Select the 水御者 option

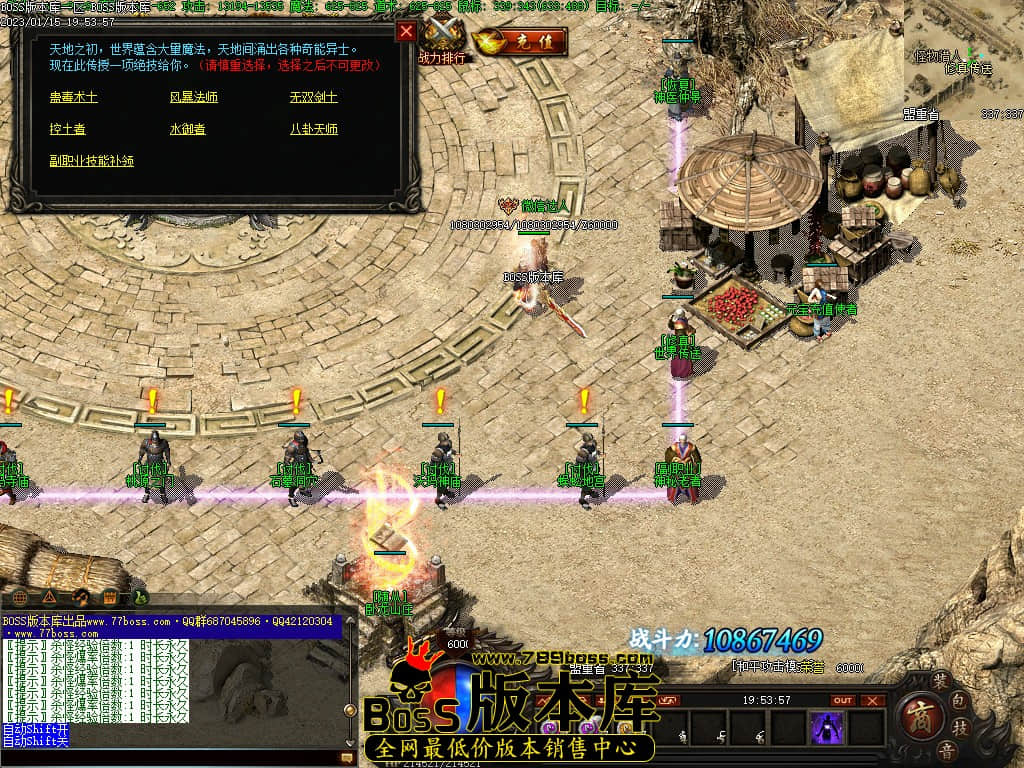[x=188, y=129]
